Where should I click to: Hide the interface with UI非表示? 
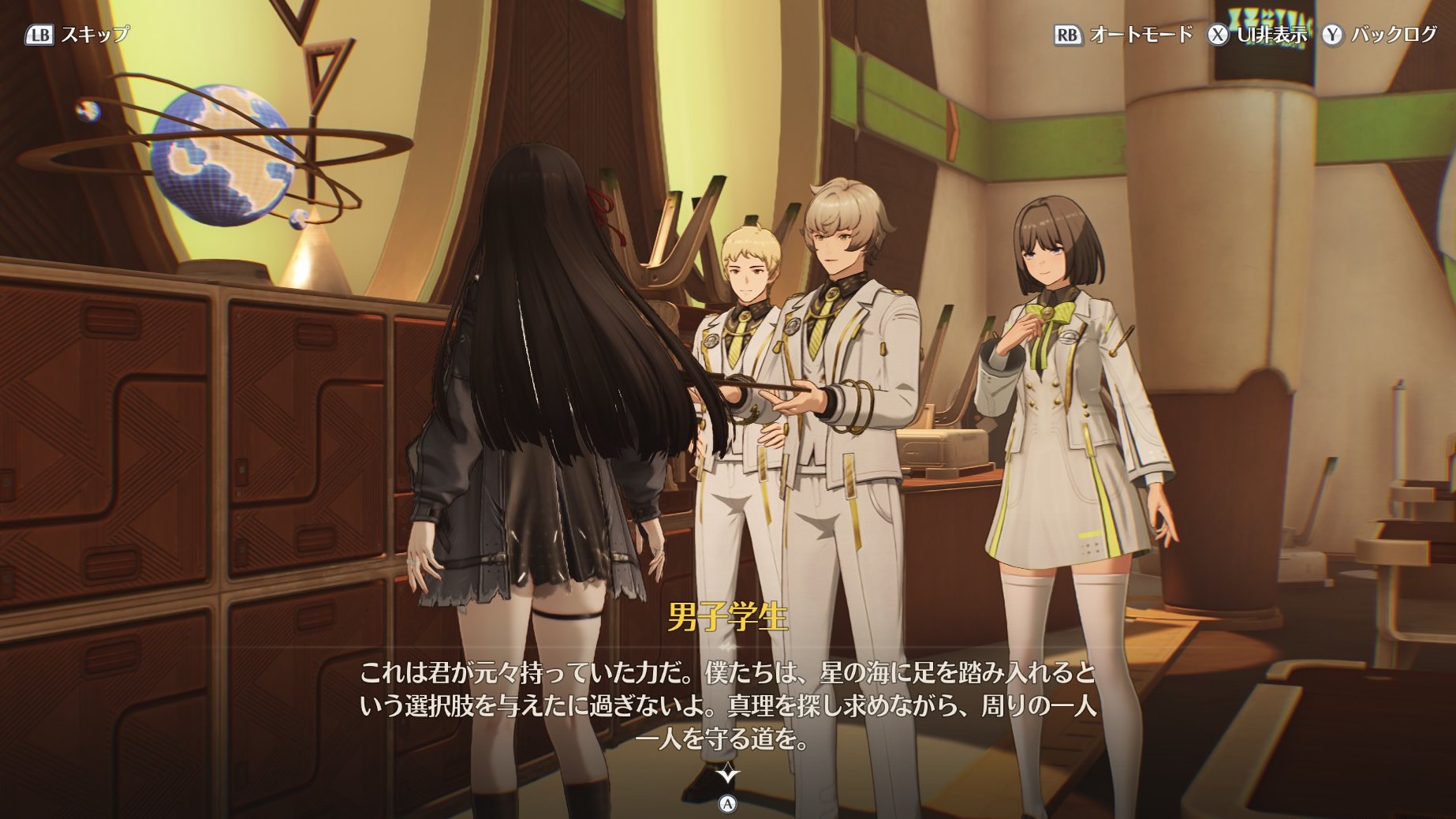pyautogui.click(x=1271, y=35)
